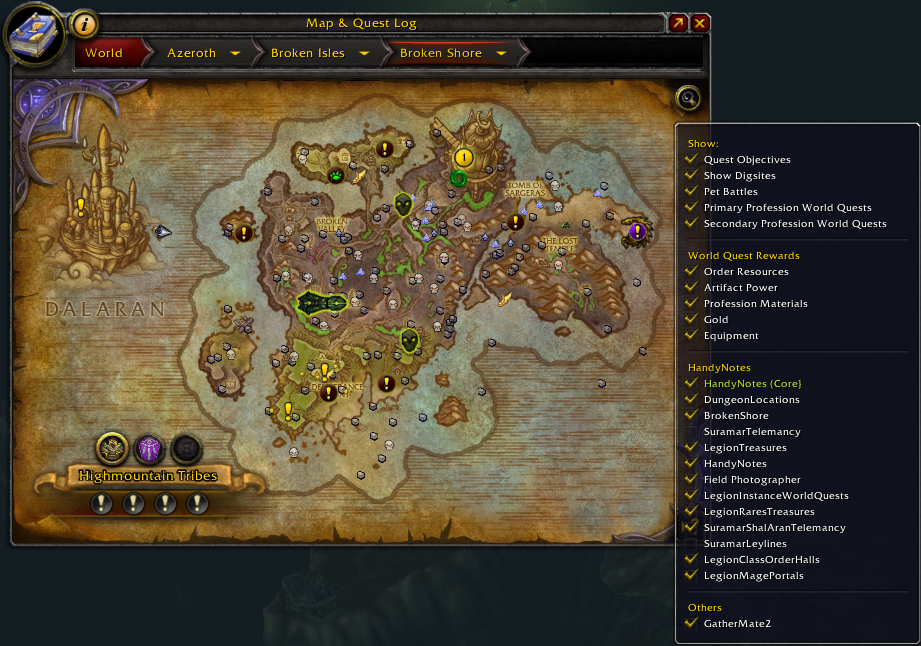Open the Broken Shore breadcrumb dropdown
This screenshot has height=646, width=921.
click(x=501, y=53)
